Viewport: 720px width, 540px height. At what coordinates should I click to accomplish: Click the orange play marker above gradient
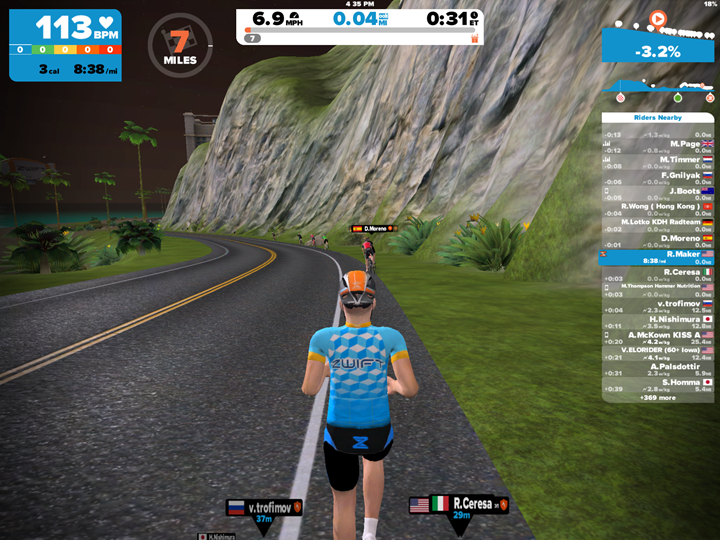657,17
